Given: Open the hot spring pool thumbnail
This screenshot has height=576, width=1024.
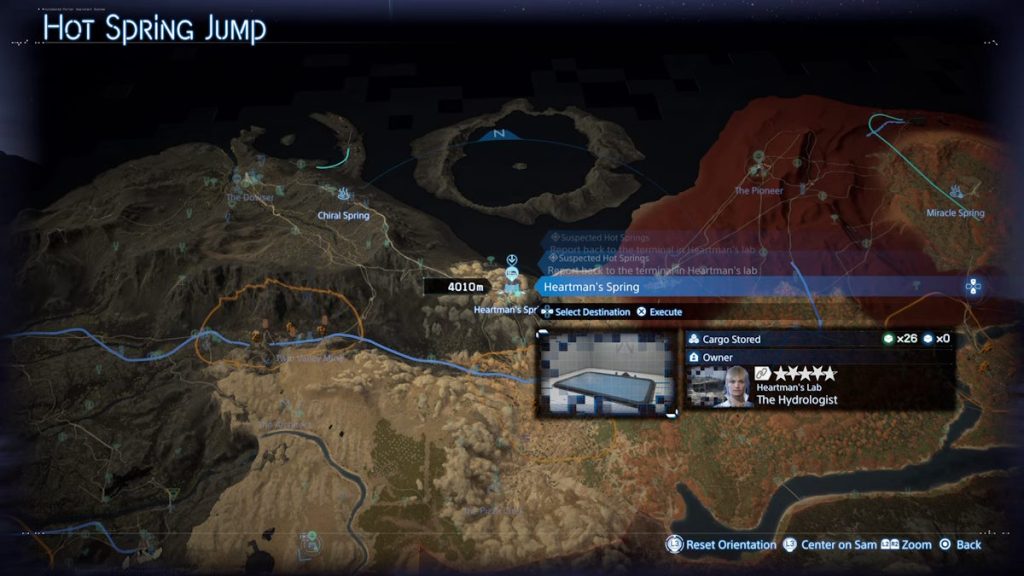Looking at the screenshot, I should pyautogui.click(x=608, y=374).
